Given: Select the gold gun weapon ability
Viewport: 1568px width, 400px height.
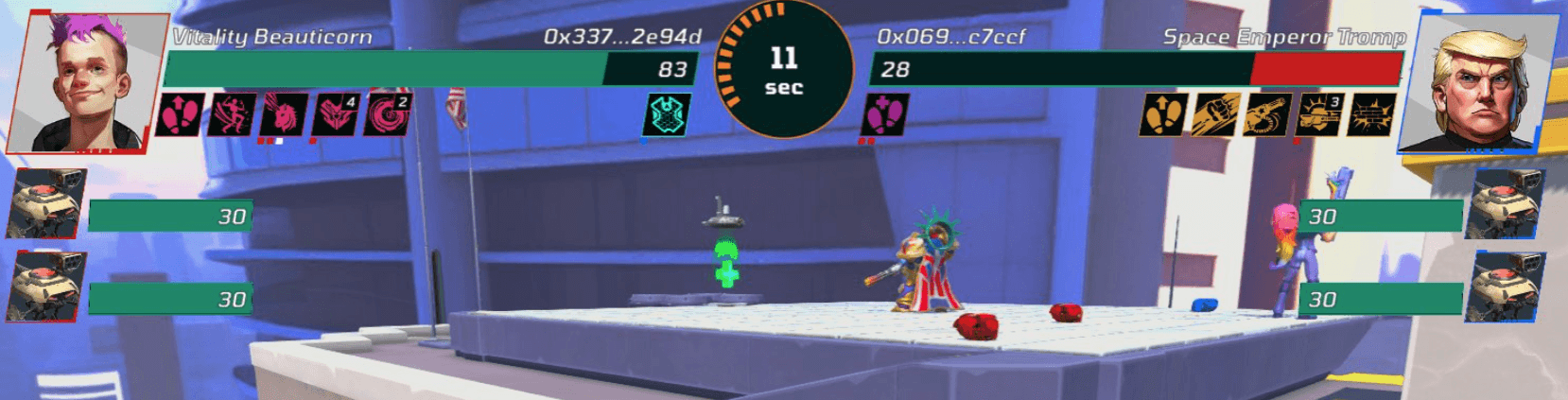Looking at the screenshot, I should click(1267, 115).
